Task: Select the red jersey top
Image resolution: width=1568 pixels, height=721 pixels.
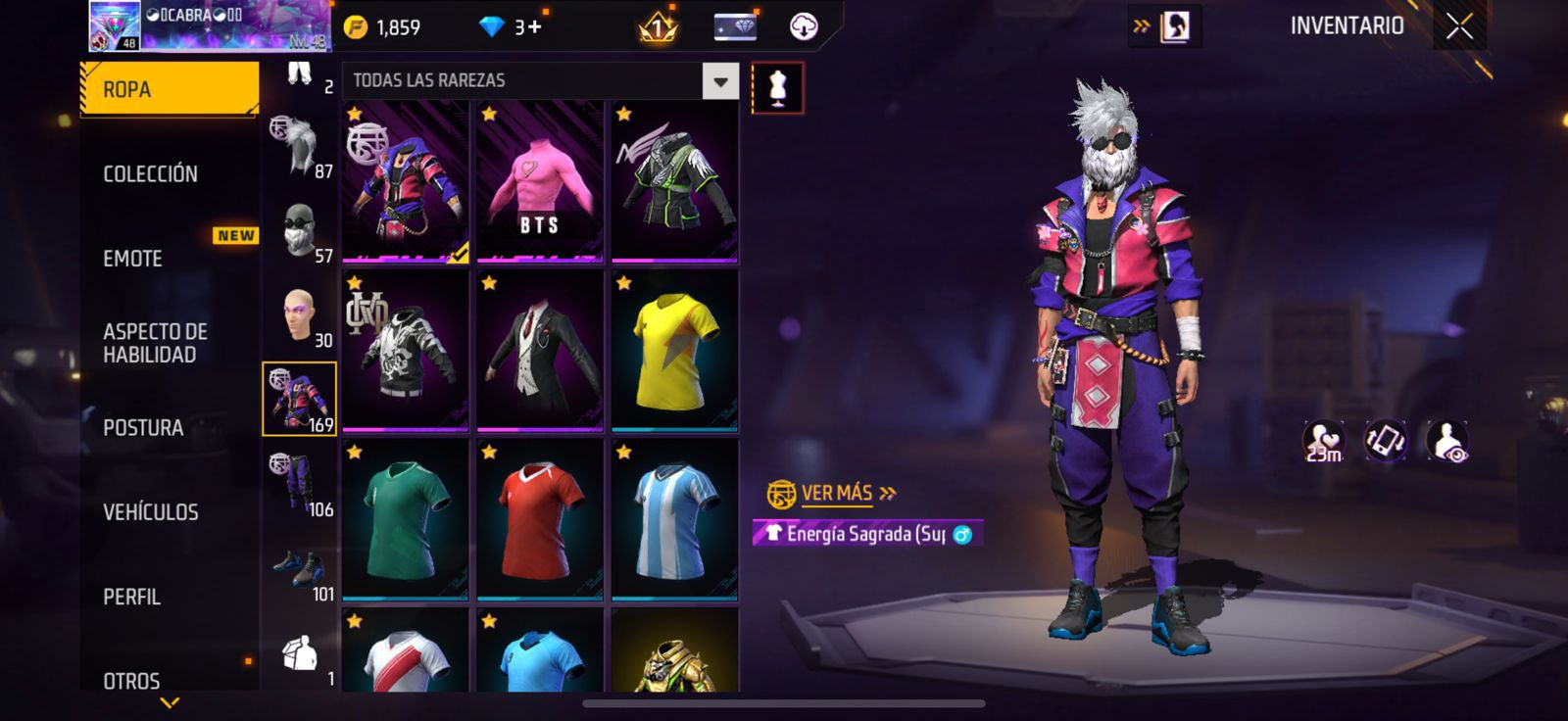Action: [539, 520]
